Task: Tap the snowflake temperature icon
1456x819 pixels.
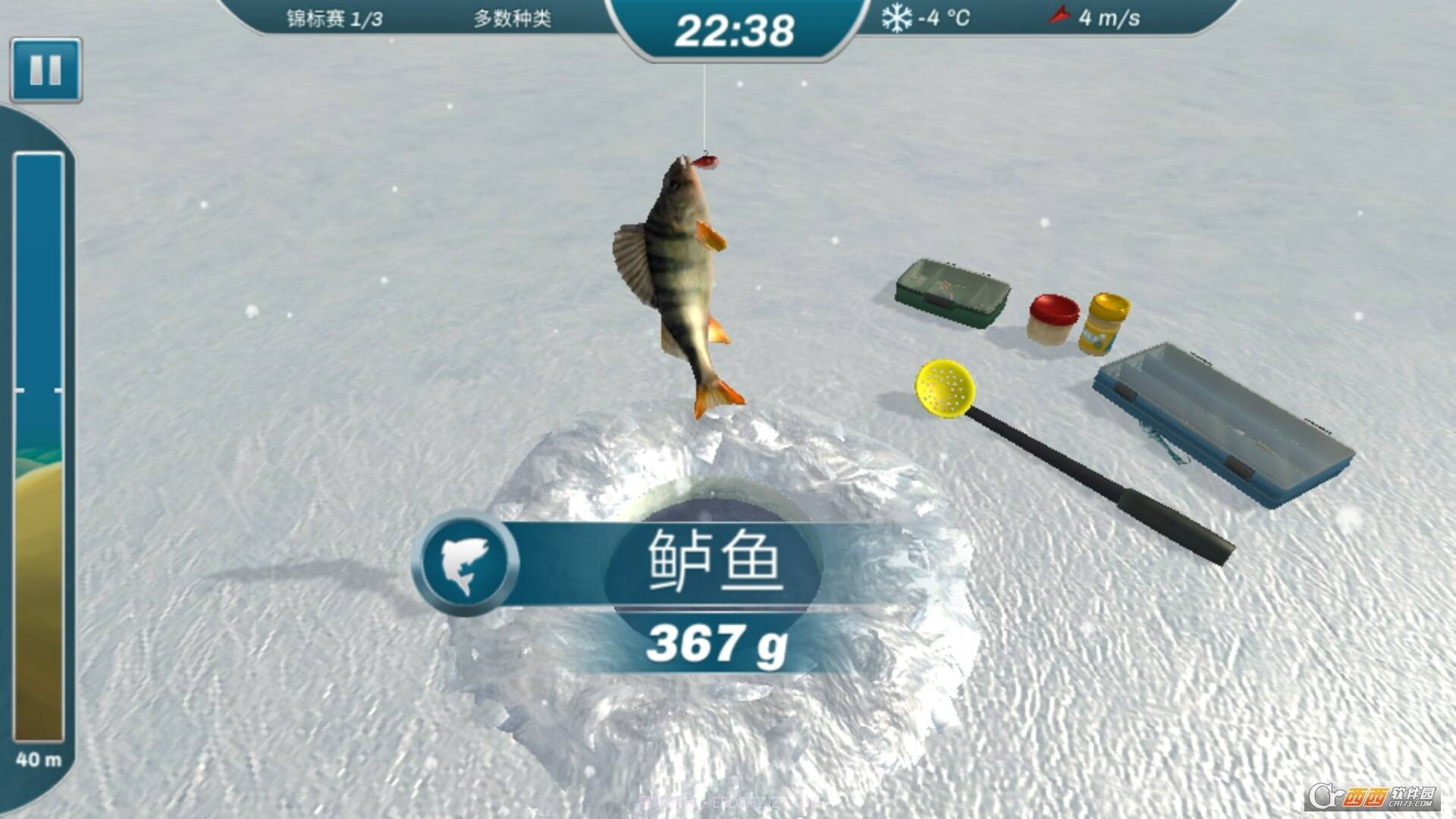Action: coord(898,17)
